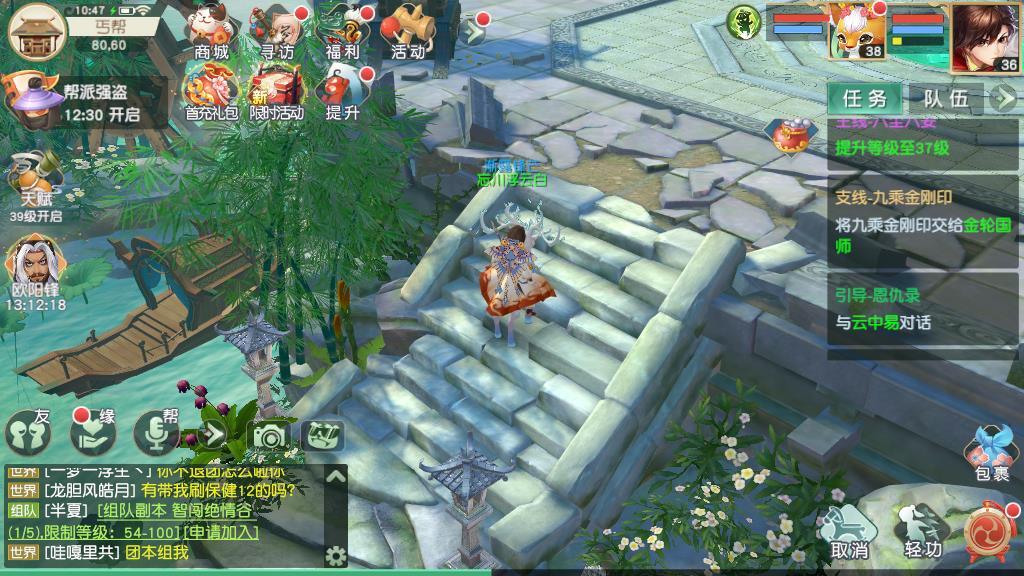
Task: Select the 恩仇录 guide quest entry
Action: (924, 308)
